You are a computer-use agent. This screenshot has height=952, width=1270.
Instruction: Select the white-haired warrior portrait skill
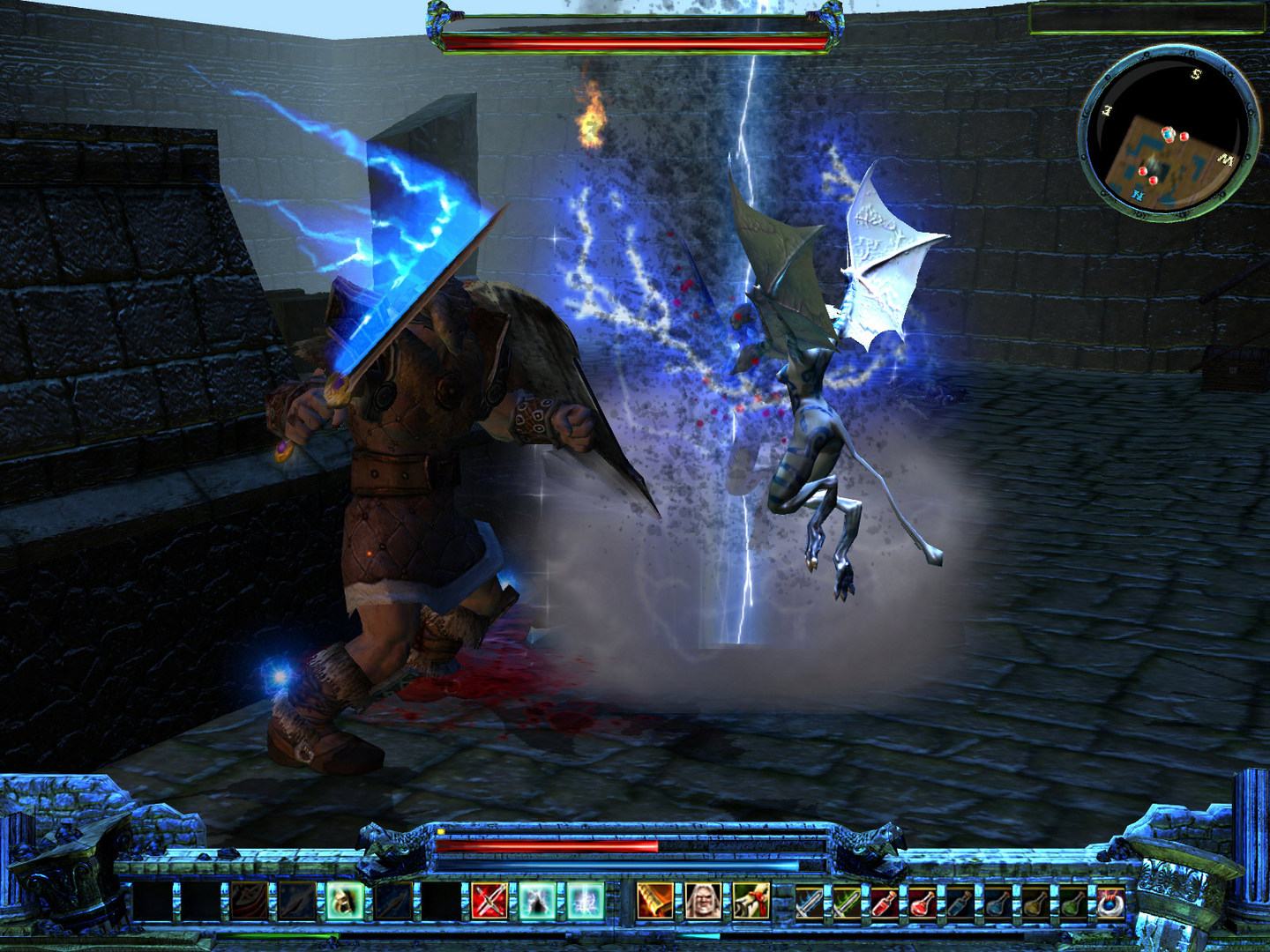pos(702,901)
